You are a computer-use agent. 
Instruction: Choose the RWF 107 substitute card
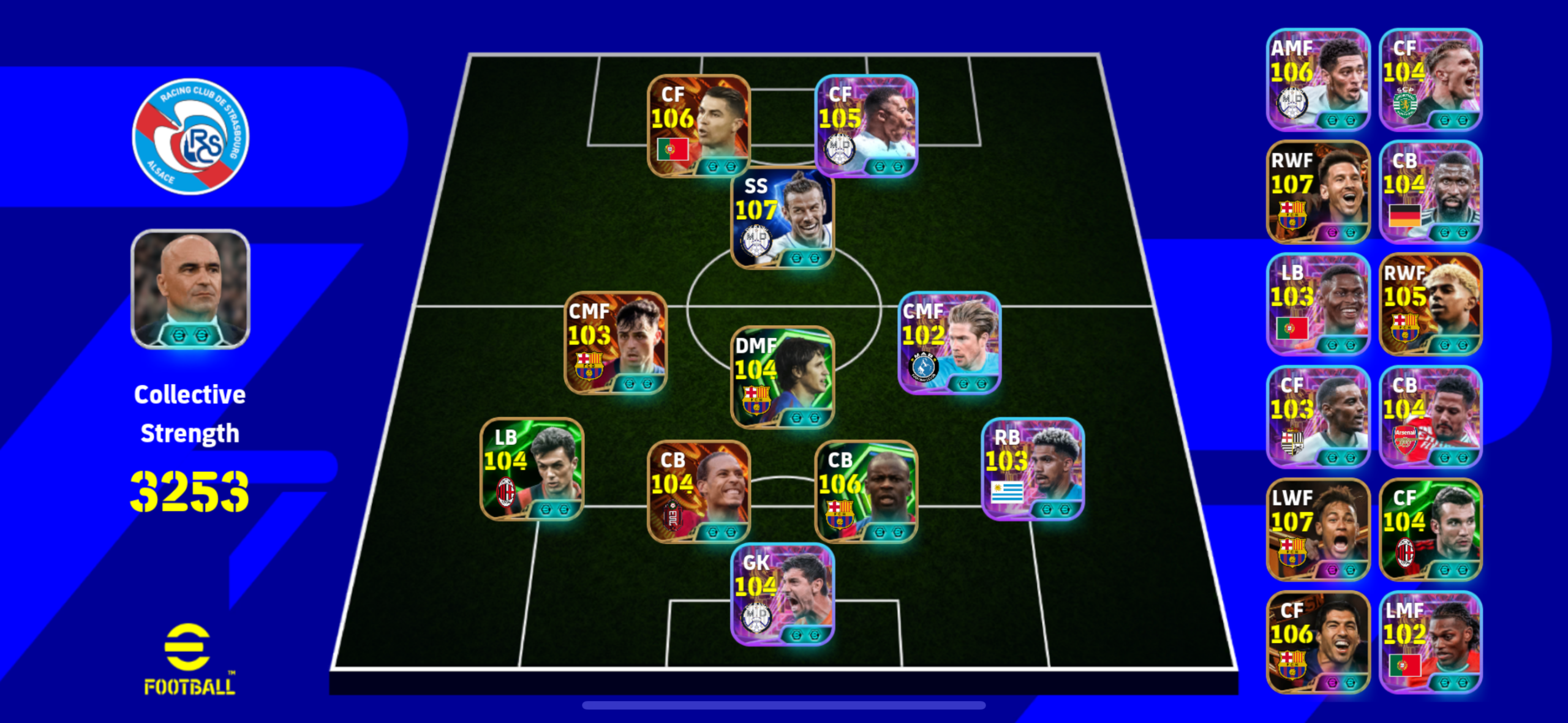pos(1317,192)
